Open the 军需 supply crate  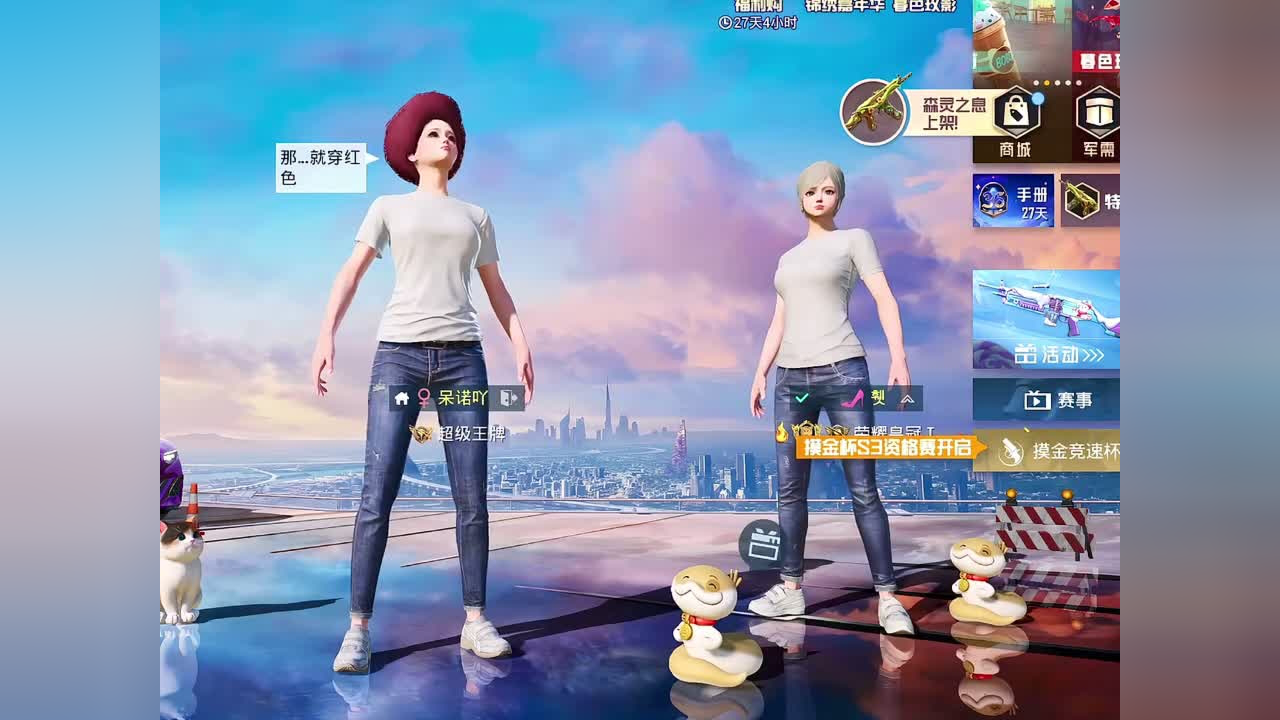pyautogui.click(x=1097, y=113)
